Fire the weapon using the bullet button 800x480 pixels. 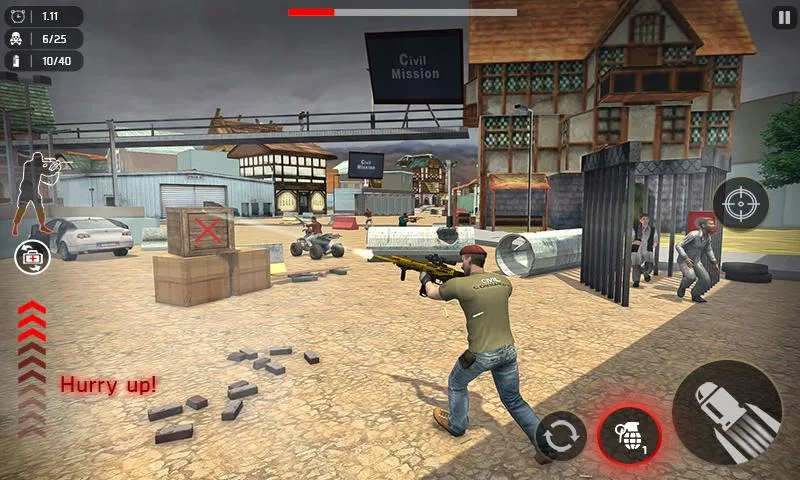click(727, 412)
